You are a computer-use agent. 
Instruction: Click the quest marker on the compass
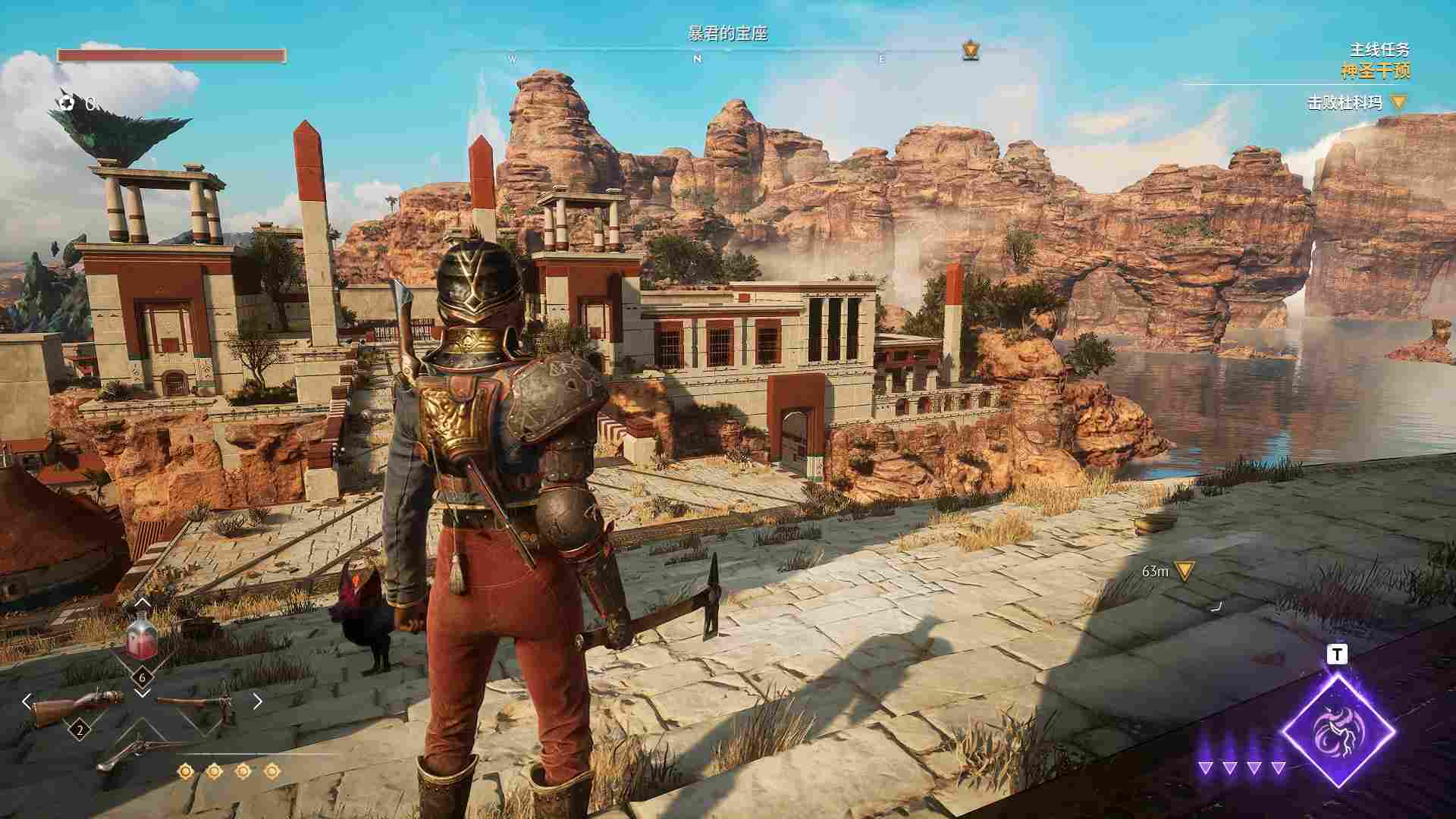click(970, 51)
